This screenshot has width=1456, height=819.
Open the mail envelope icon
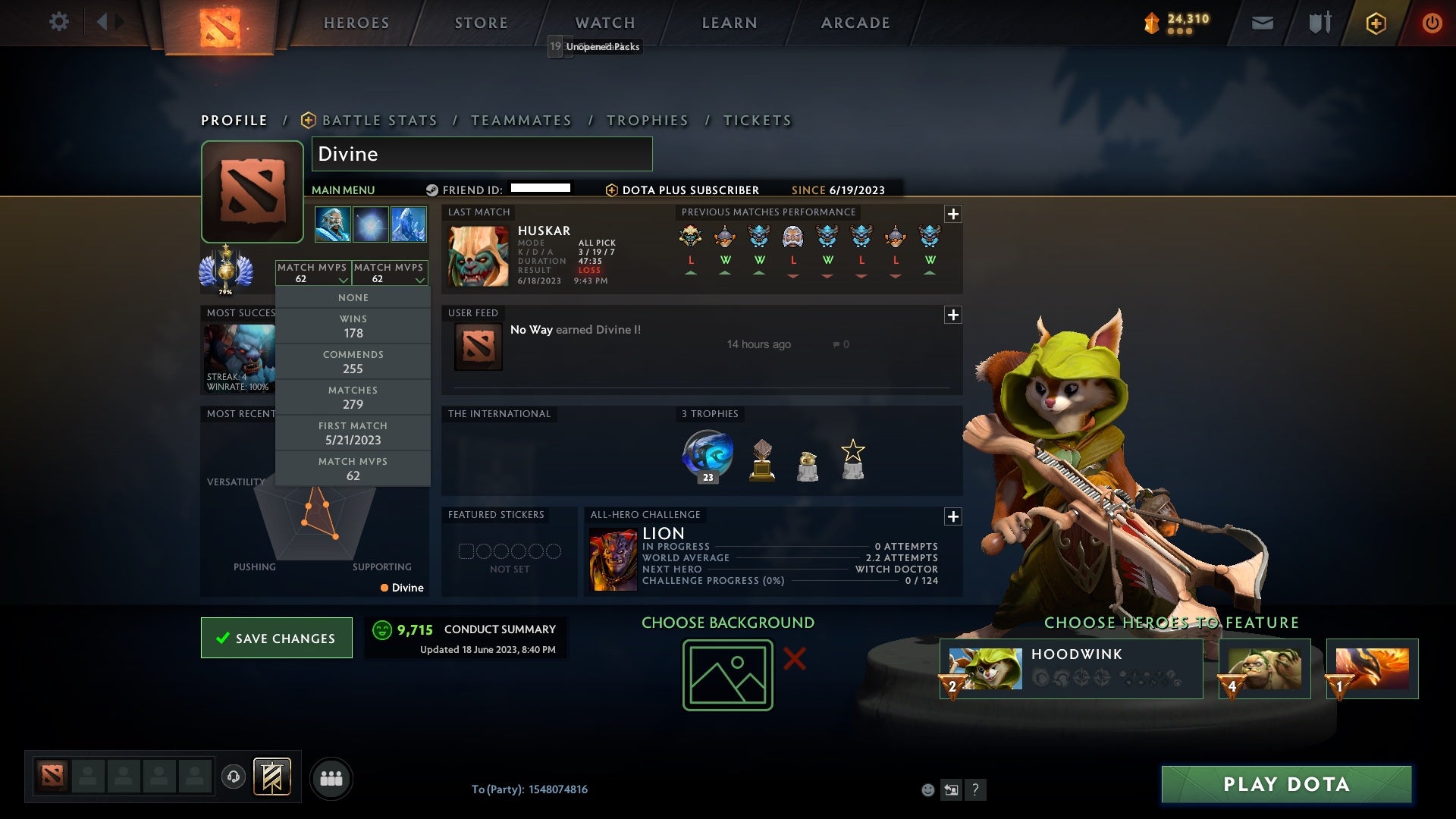click(x=1263, y=22)
